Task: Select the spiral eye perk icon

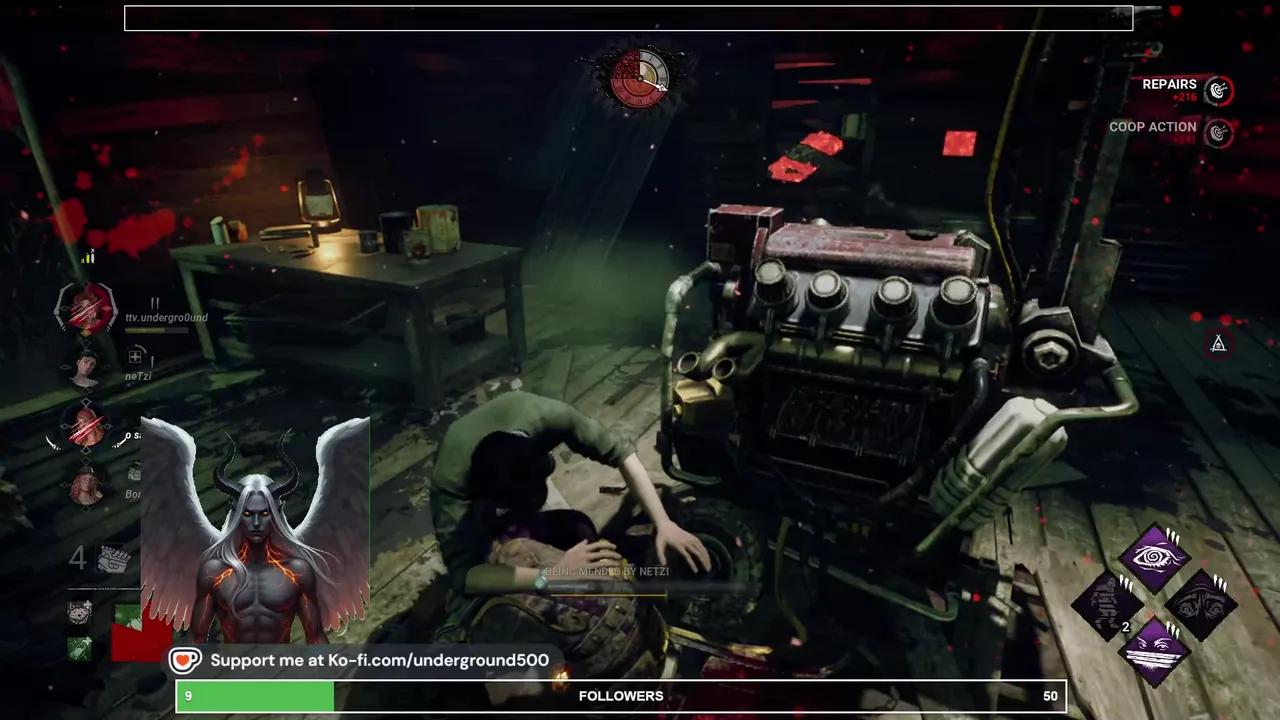Action: (1155, 555)
